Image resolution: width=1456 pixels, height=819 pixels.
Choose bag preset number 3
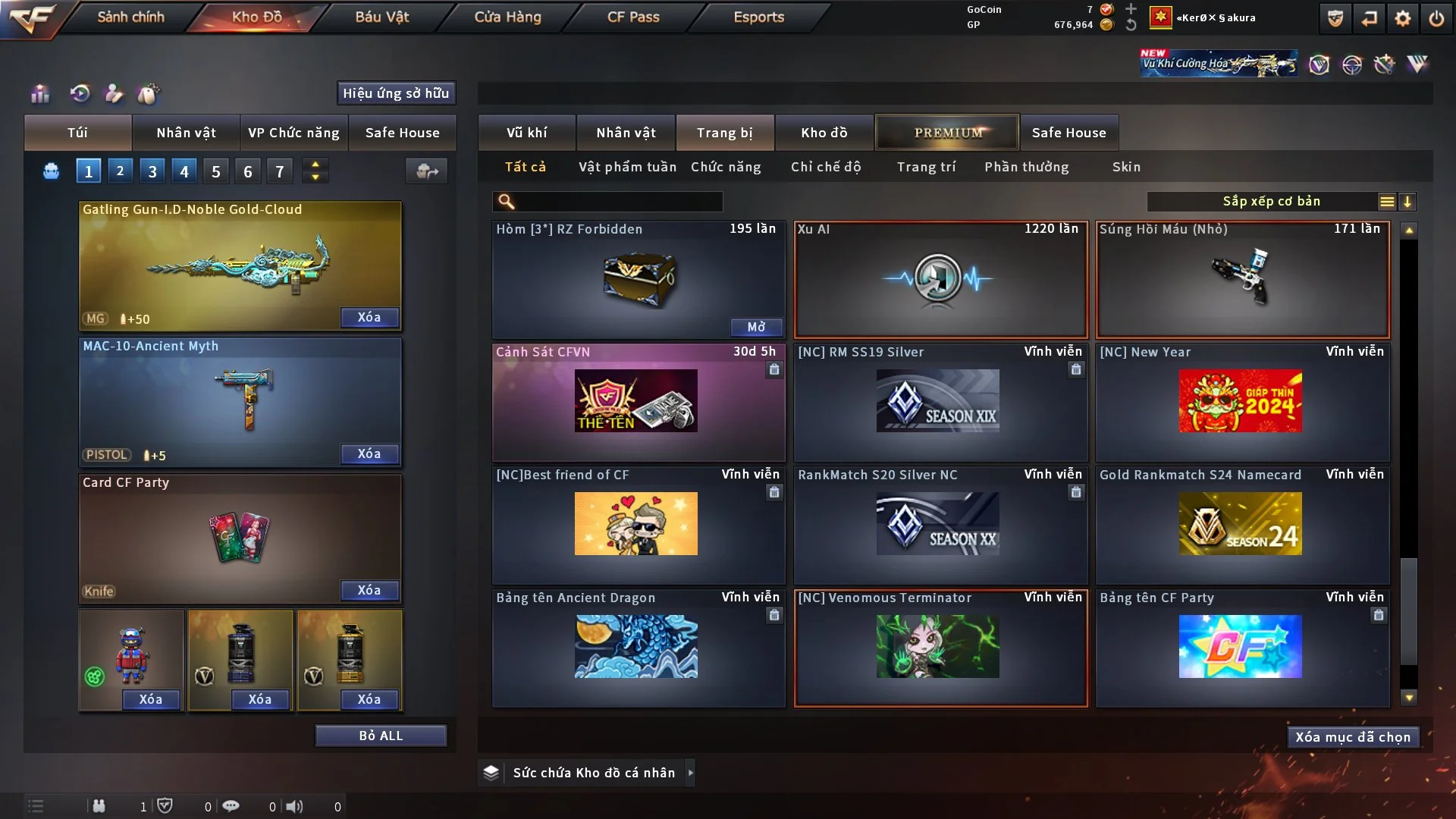tap(152, 171)
